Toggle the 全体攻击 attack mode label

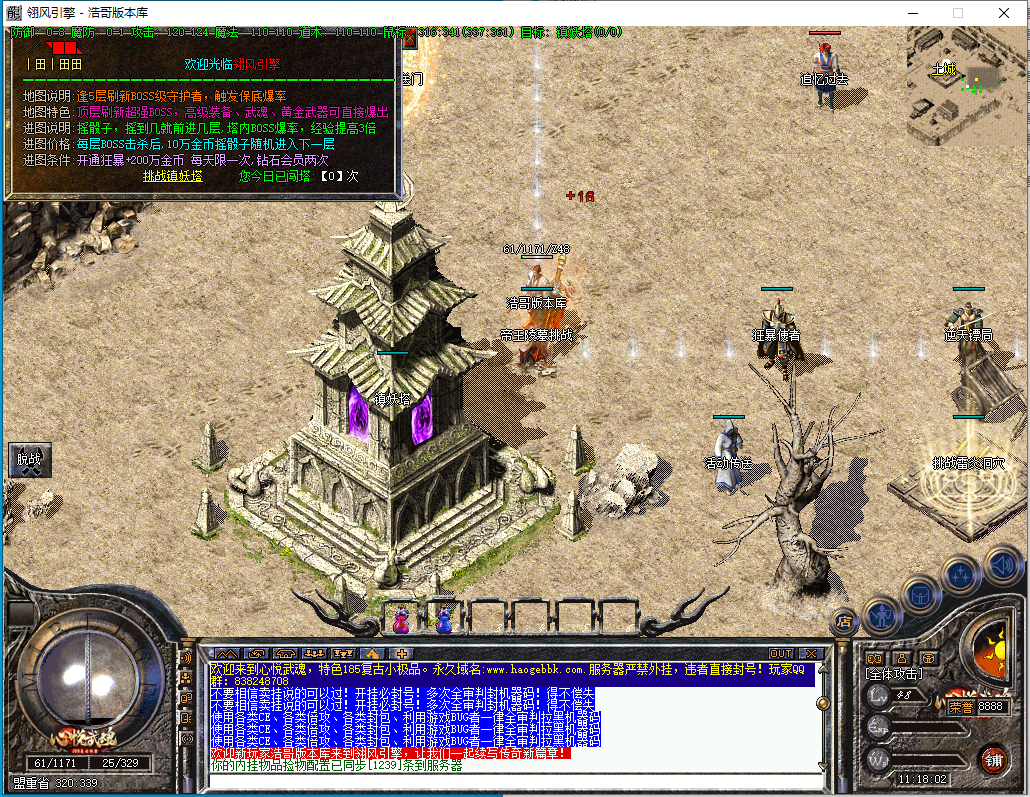[x=893, y=674]
